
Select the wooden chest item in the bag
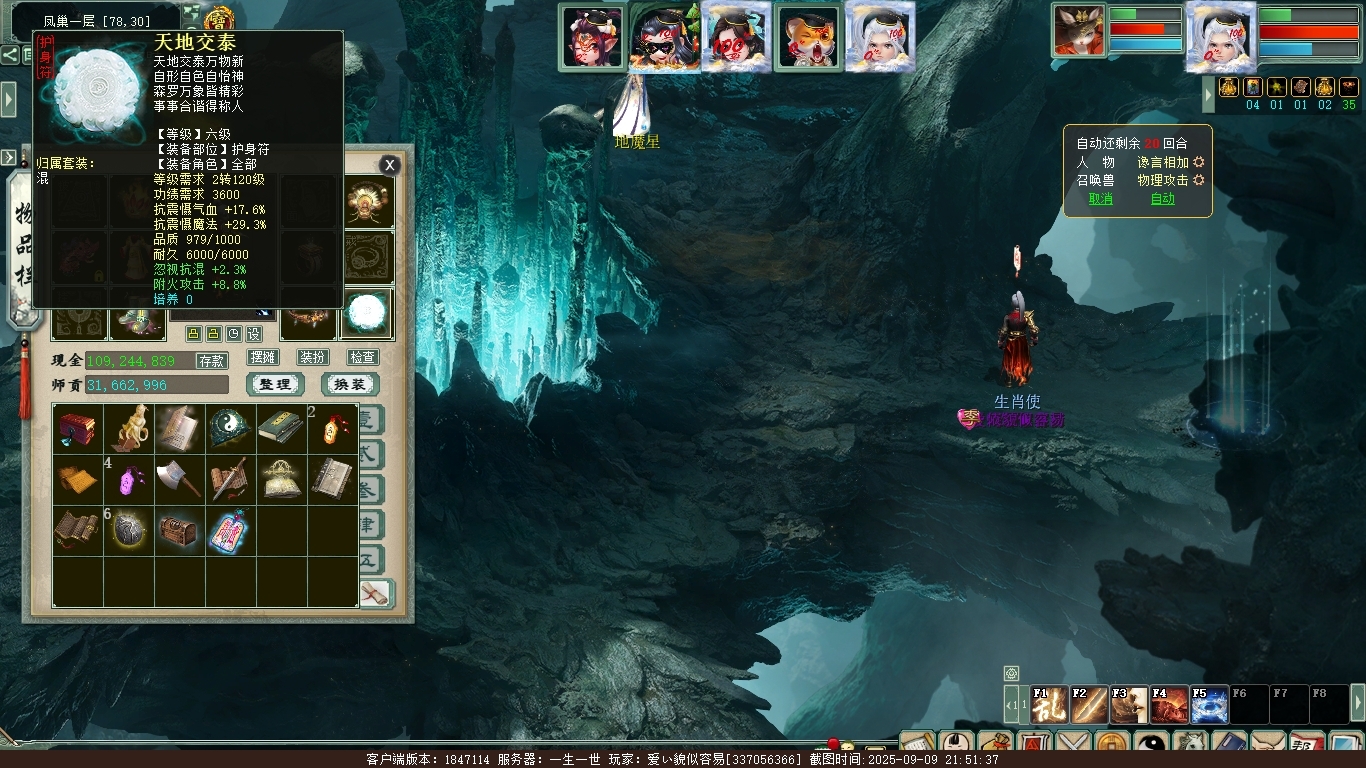pyautogui.click(x=179, y=530)
